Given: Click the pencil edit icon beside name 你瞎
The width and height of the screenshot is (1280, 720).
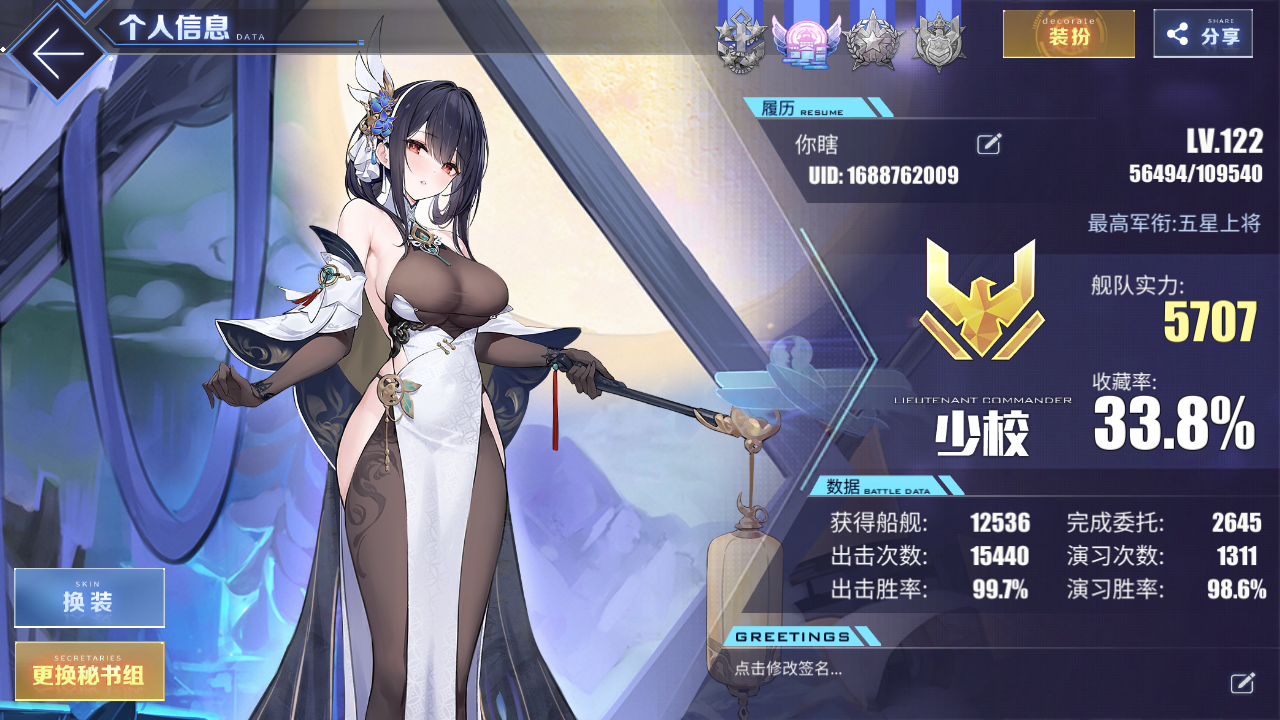Looking at the screenshot, I should (x=989, y=144).
